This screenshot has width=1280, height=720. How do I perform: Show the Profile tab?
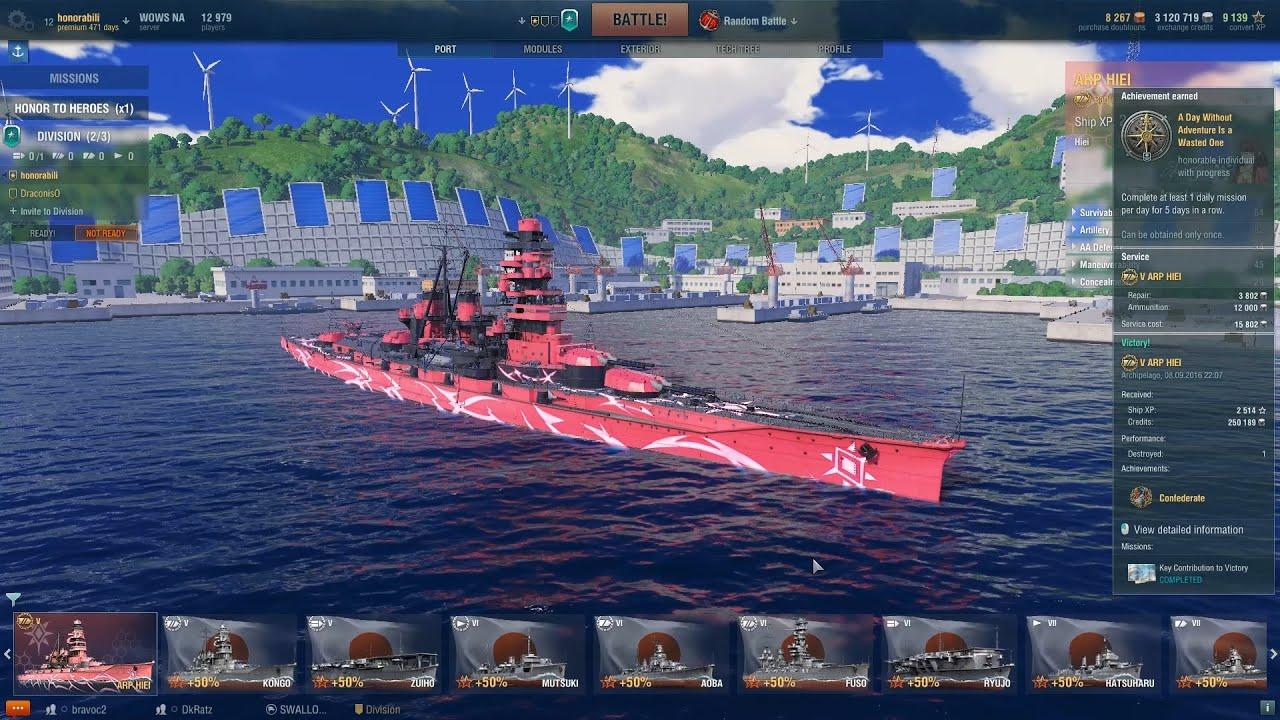pos(835,49)
